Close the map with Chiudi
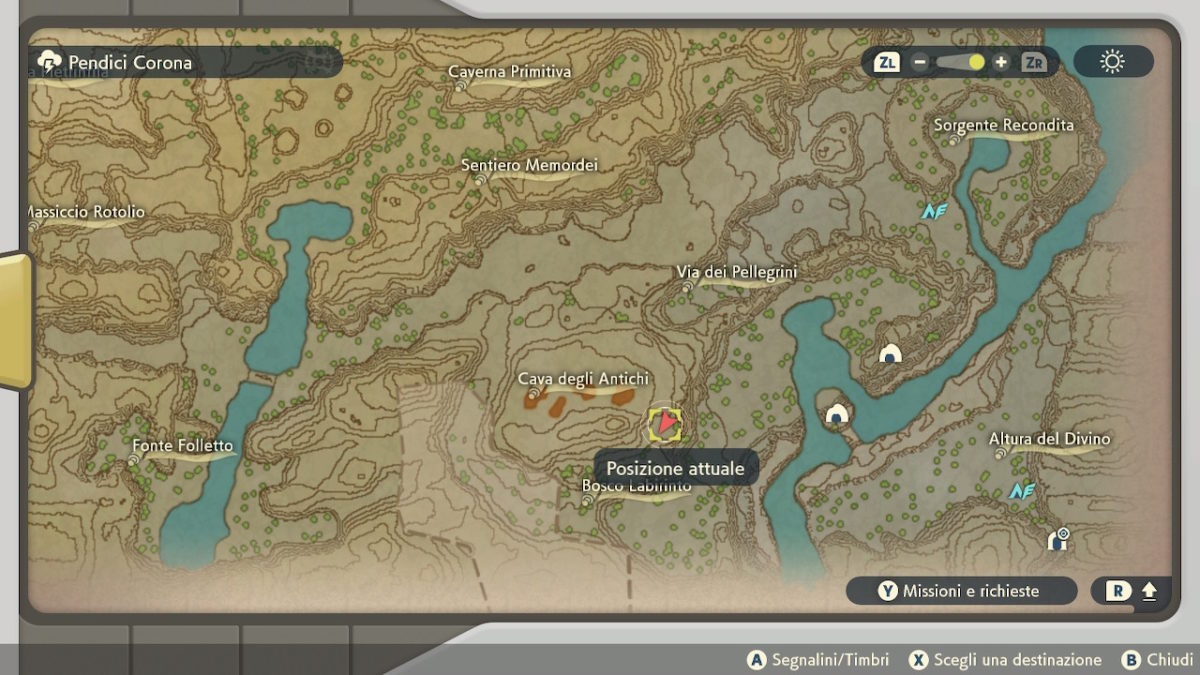This screenshot has width=1200, height=675. point(1158,660)
